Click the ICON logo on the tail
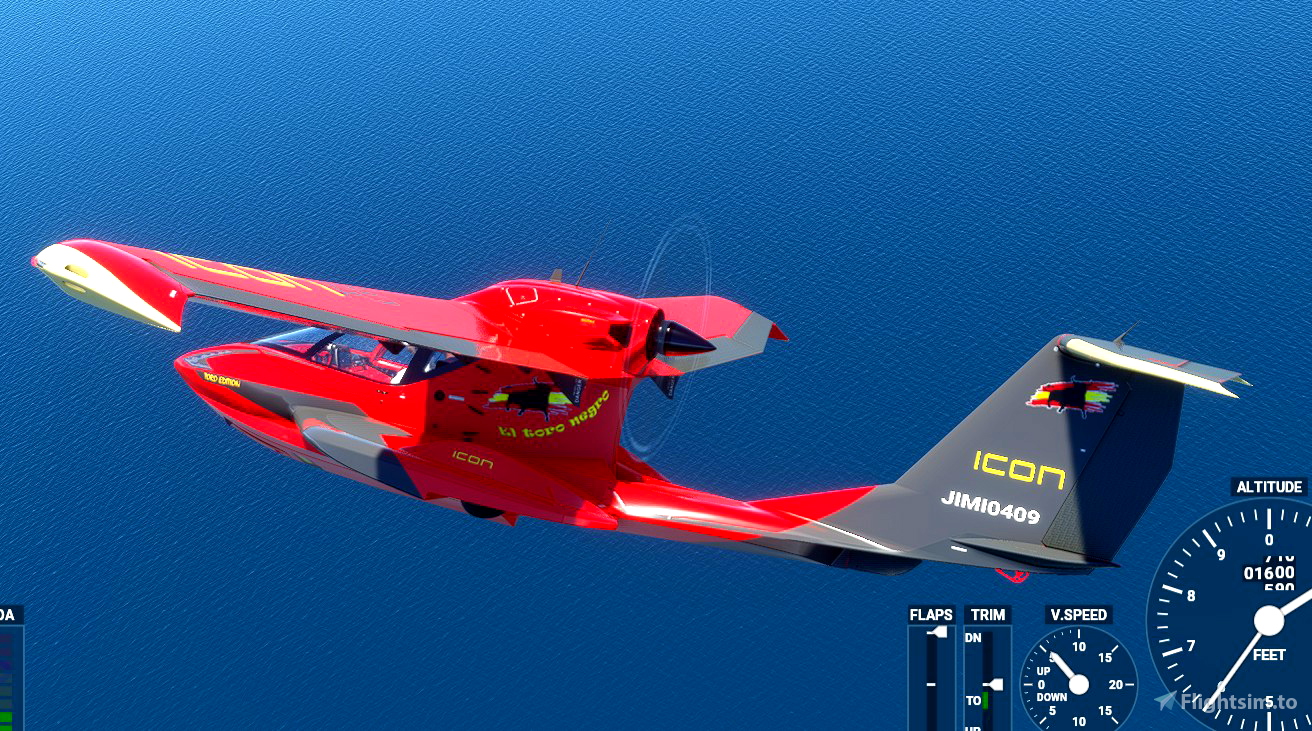Screen dimensions: 1312x731 point(1019,467)
